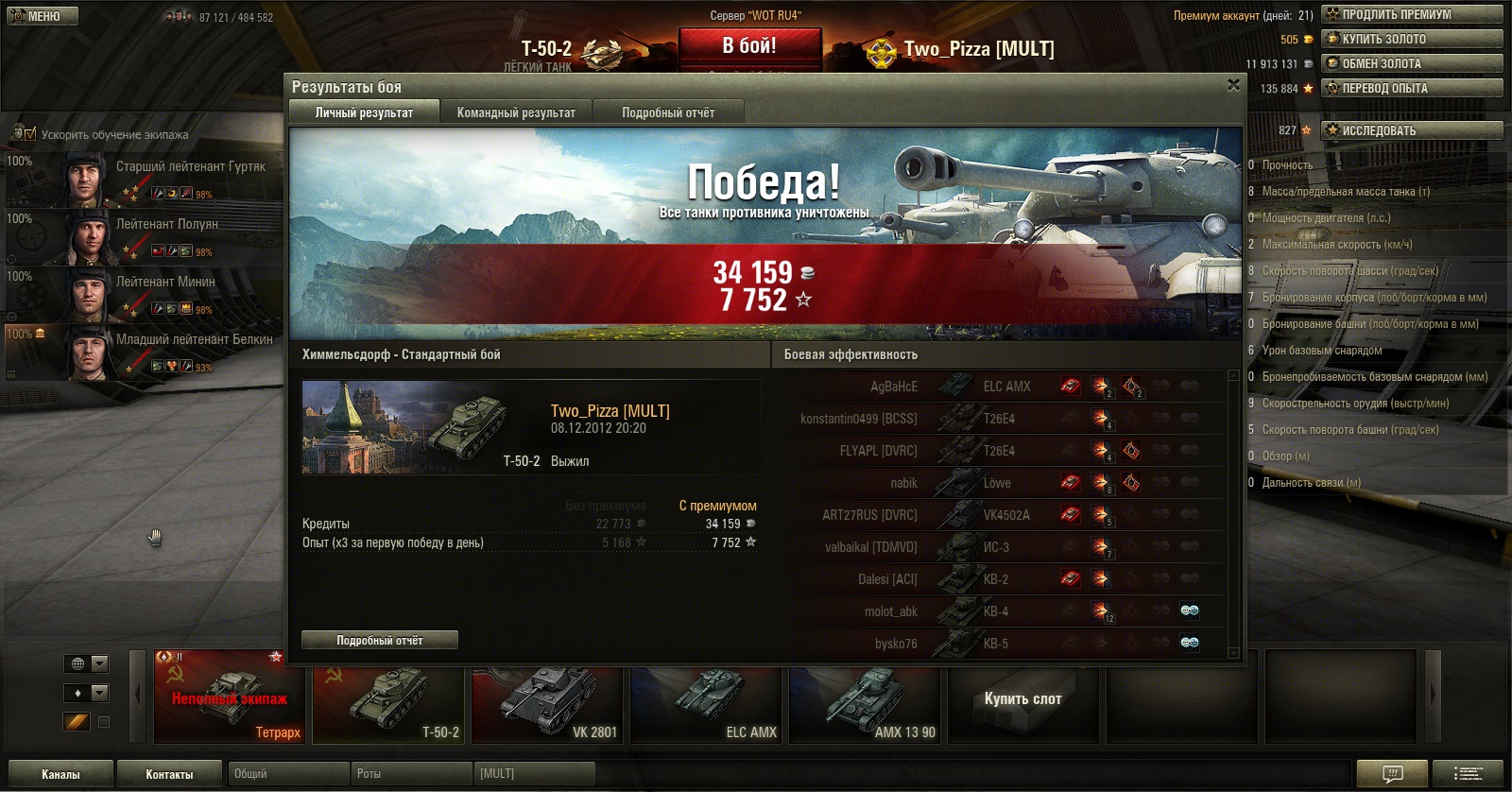Open Перевод опыта conversion
1512x792 pixels.
coord(1412,88)
